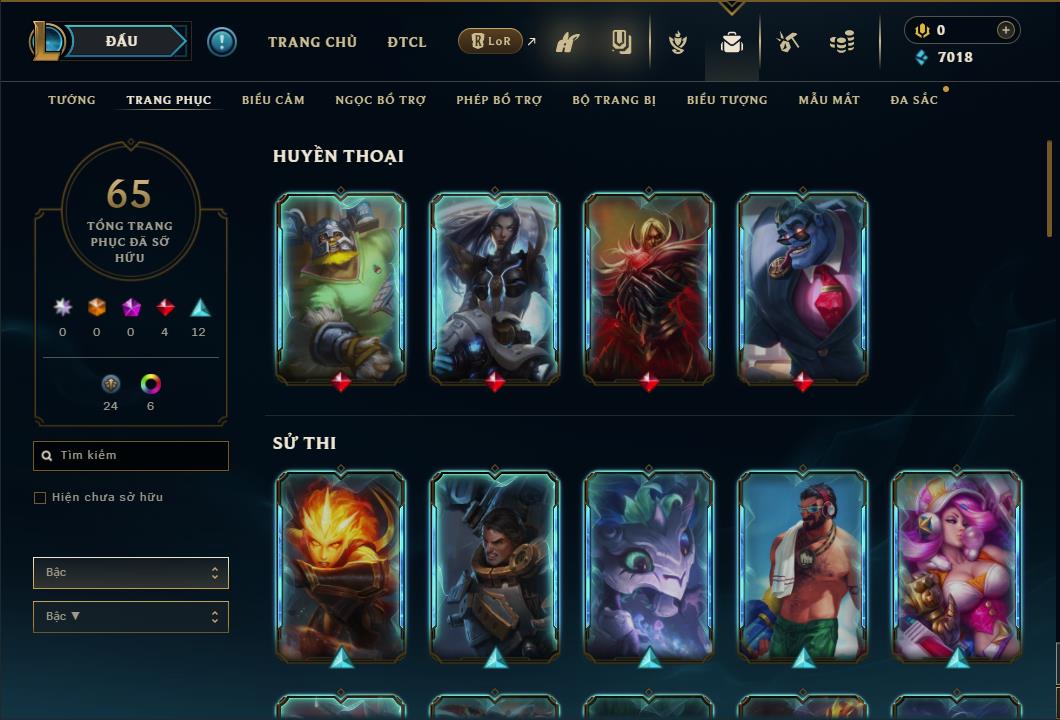Click the Tìm kiếm search field
Viewport: 1060px width, 720px height.
click(131, 456)
